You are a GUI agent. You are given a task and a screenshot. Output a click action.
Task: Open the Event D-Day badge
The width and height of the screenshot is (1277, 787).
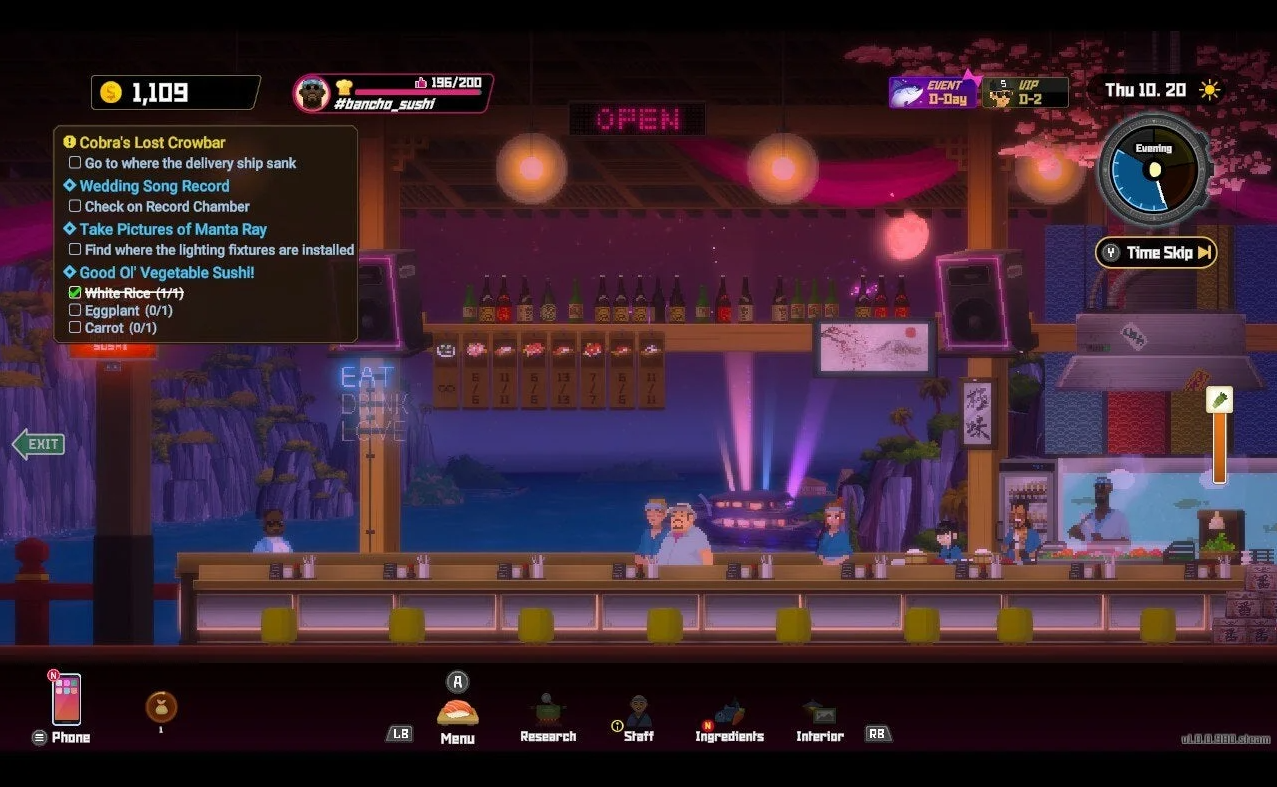(x=933, y=93)
